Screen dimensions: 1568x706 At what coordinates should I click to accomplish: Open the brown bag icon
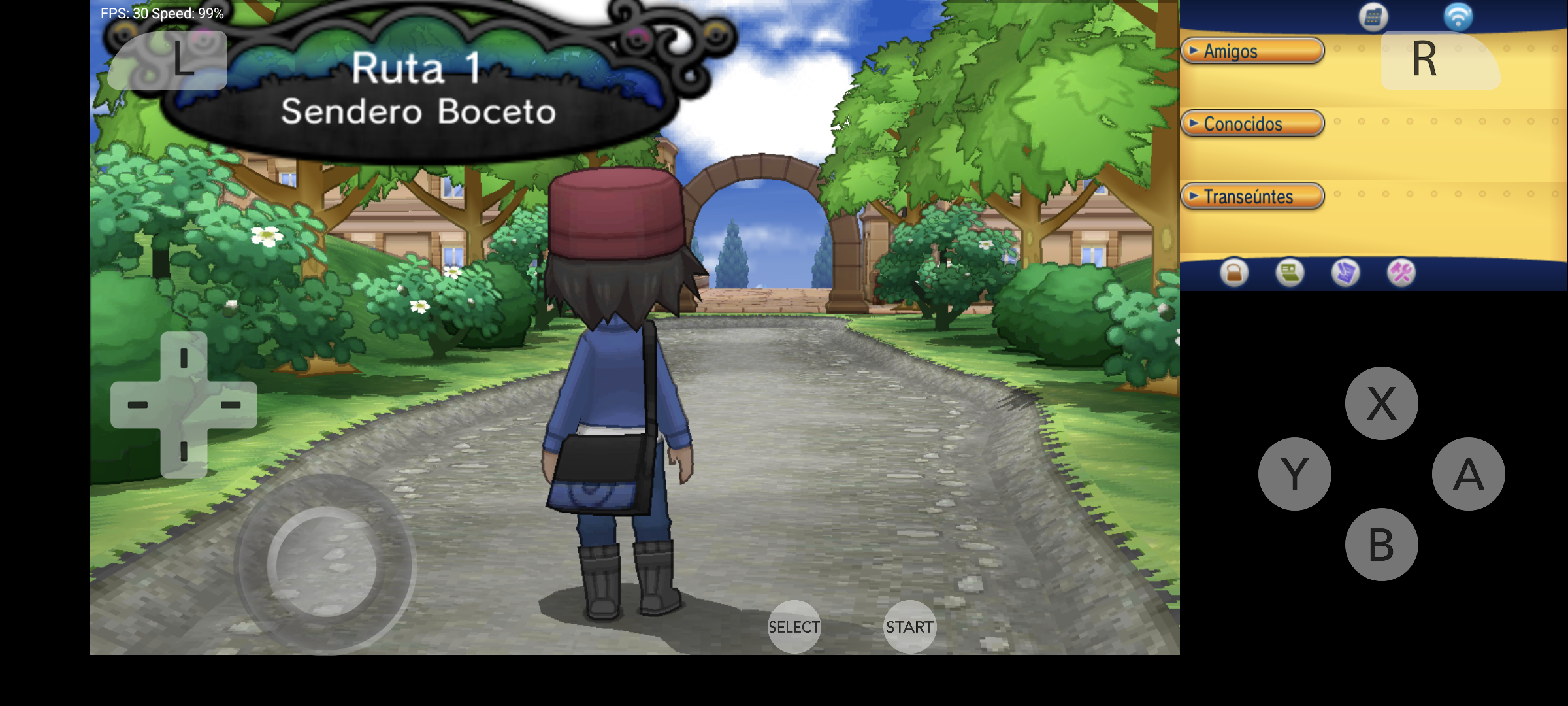[1234, 273]
